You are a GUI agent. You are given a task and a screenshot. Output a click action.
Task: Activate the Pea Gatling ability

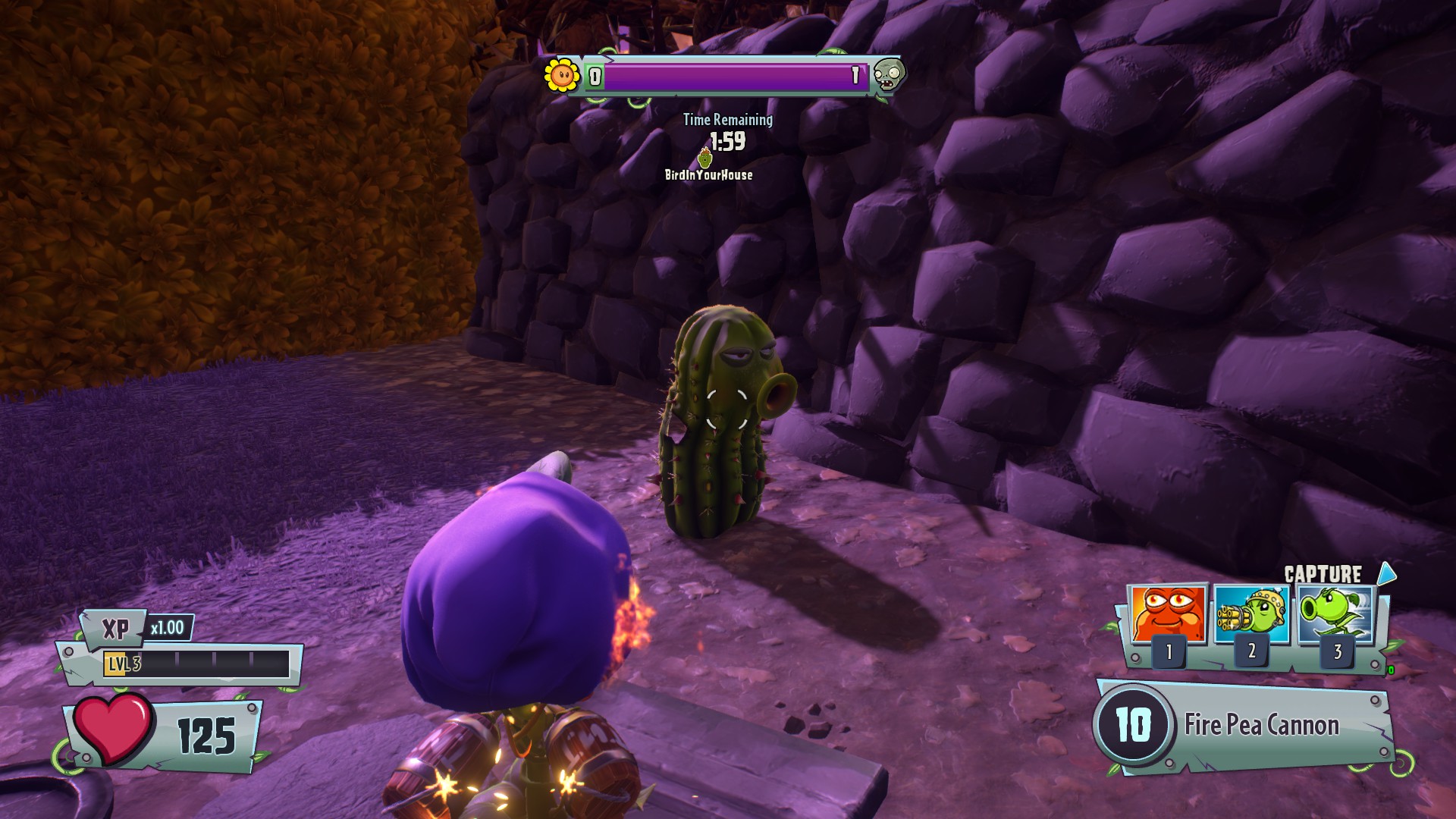pyautogui.click(x=1252, y=614)
